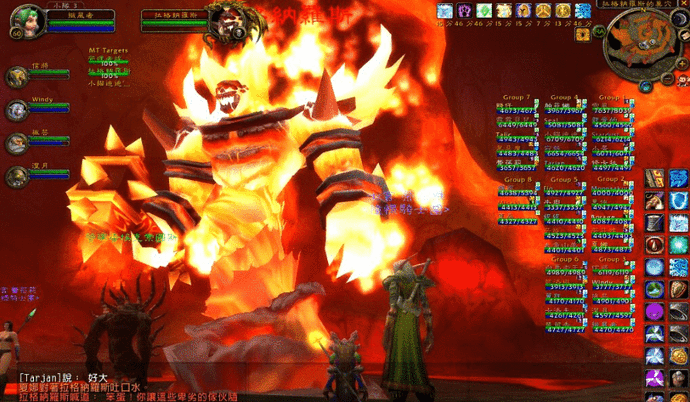
Task: Click the Group 4 raid frame header
Action: coord(564,97)
